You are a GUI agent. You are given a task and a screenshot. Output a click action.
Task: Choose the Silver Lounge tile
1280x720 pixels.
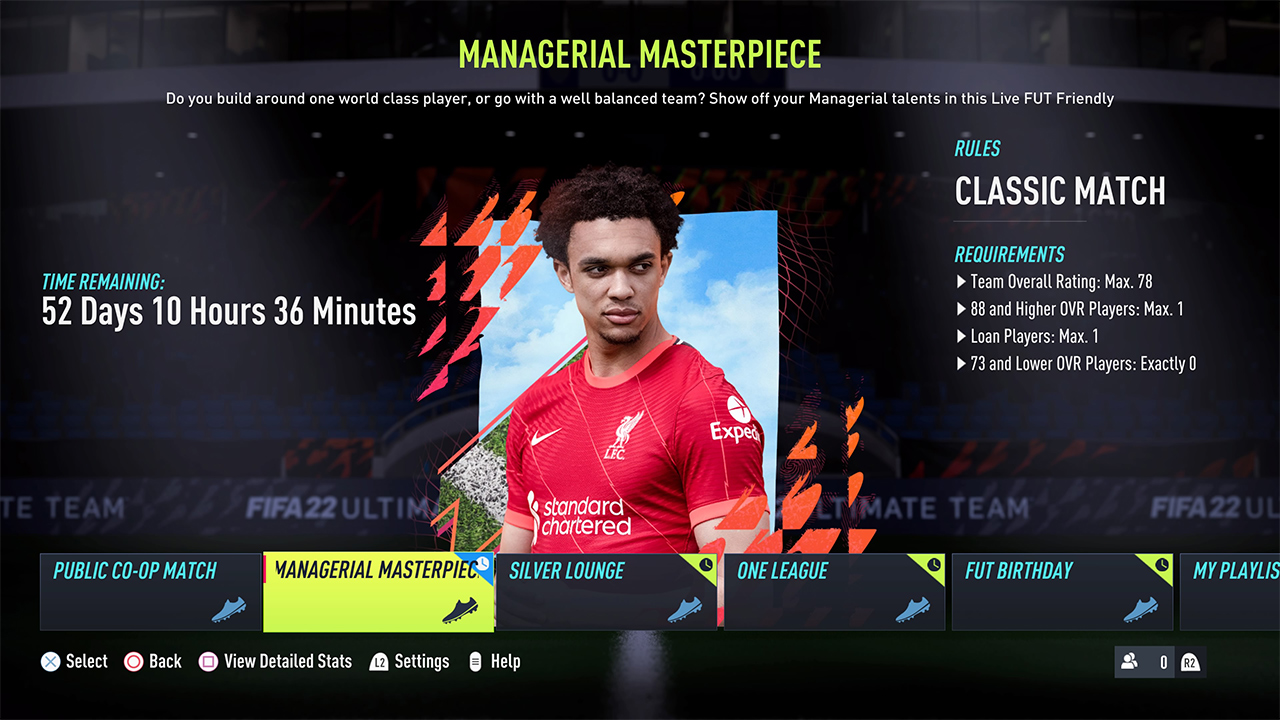tap(606, 591)
